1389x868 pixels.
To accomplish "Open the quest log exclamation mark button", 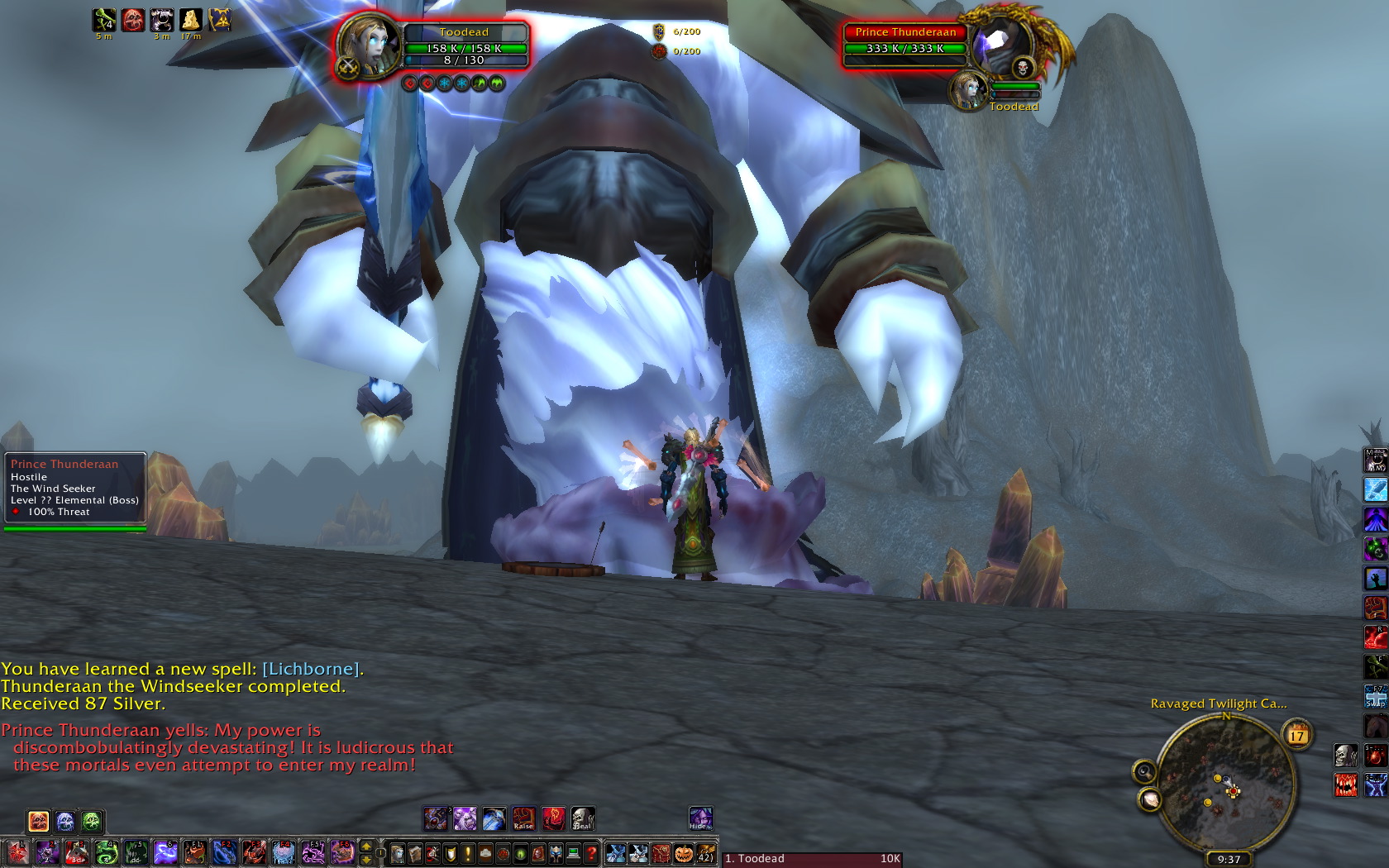I will [x=468, y=853].
